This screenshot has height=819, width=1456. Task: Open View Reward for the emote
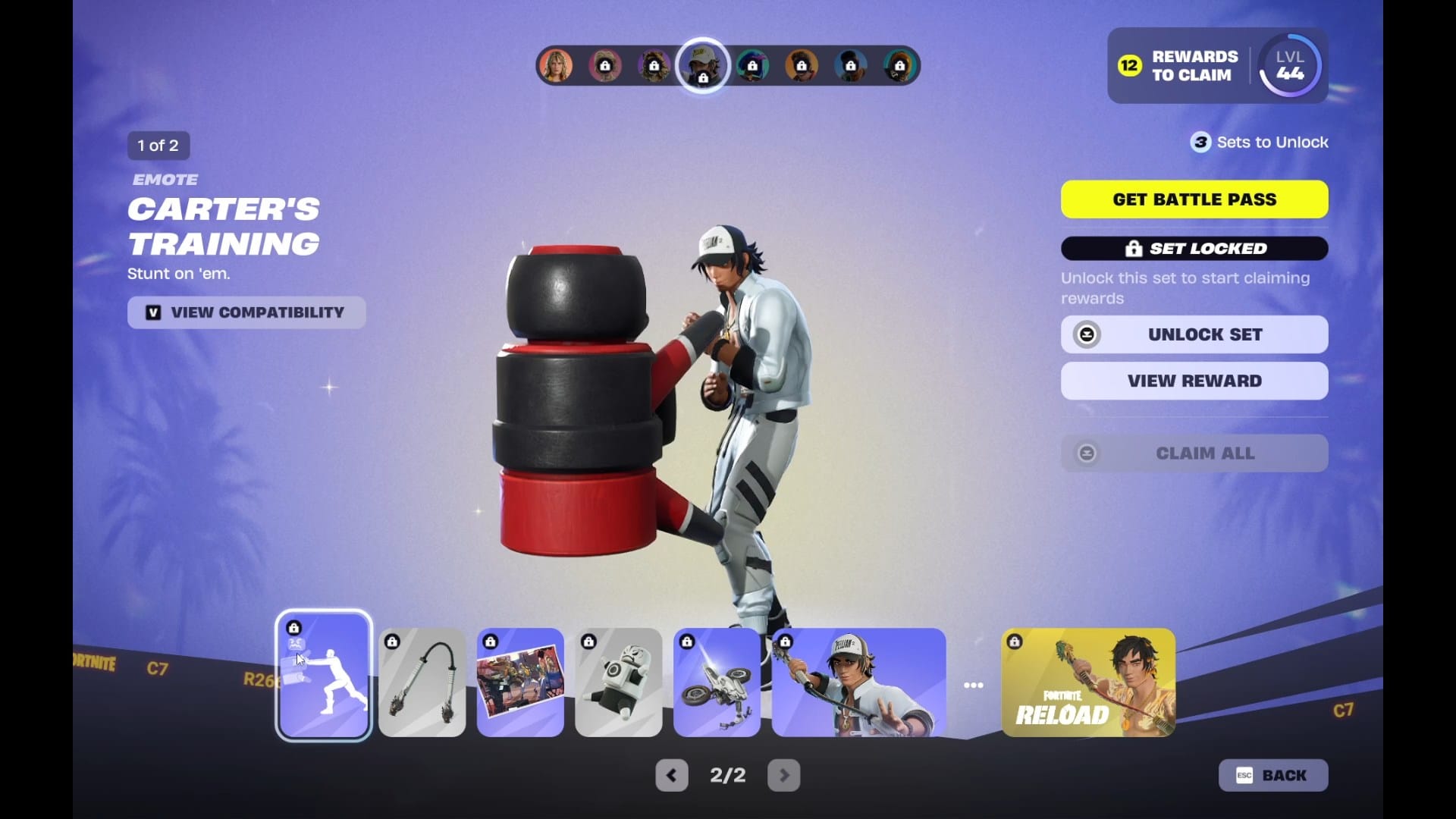pyautogui.click(x=1194, y=381)
